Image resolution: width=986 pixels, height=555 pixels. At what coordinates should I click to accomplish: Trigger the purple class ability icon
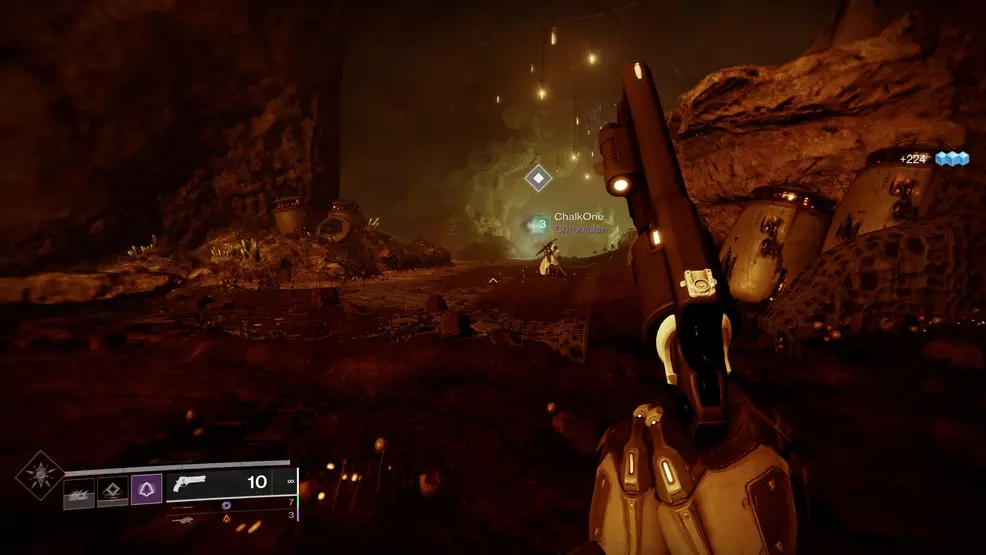pos(146,489)
